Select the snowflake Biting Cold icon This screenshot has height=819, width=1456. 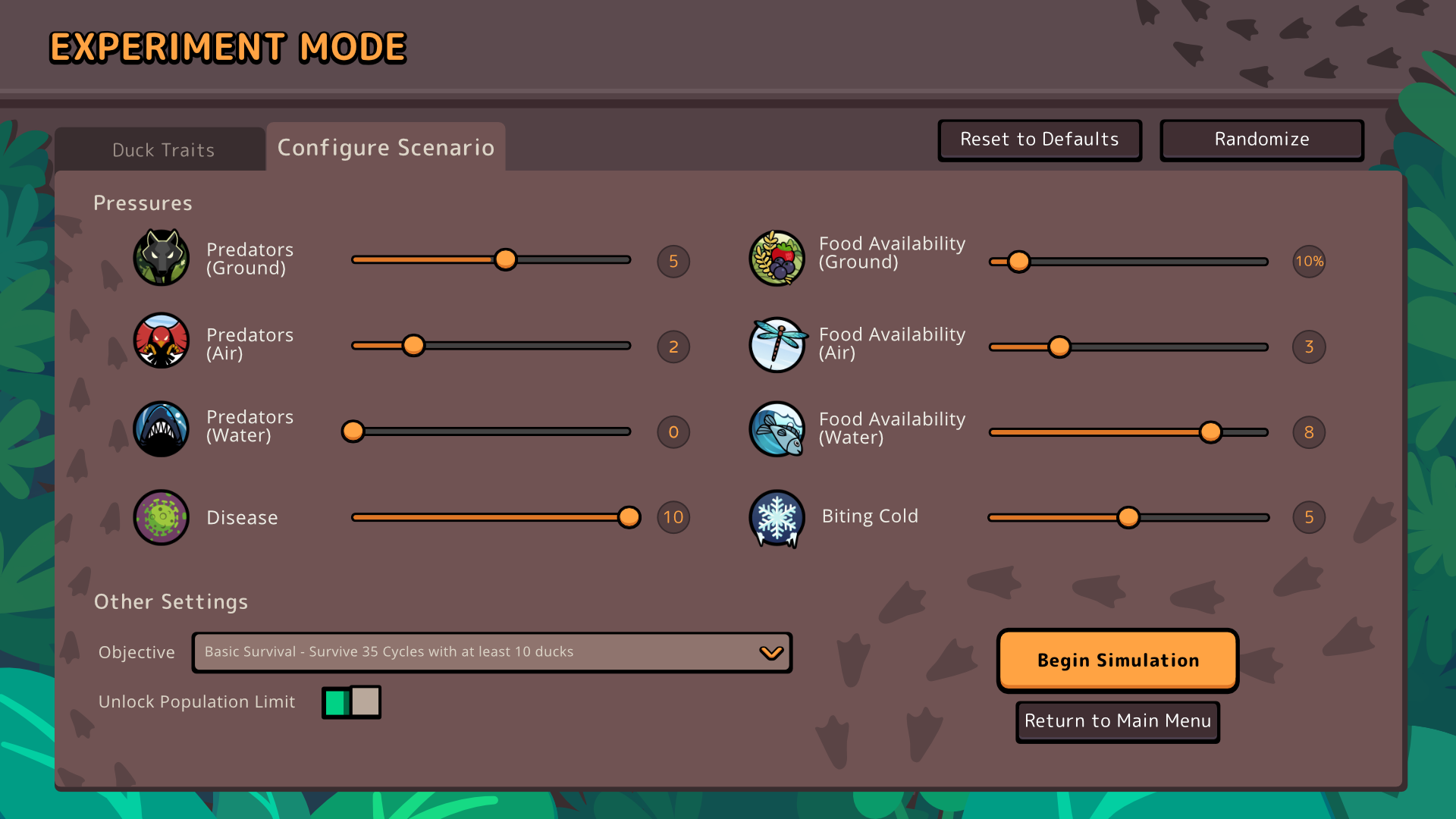[x=777, y=518]
